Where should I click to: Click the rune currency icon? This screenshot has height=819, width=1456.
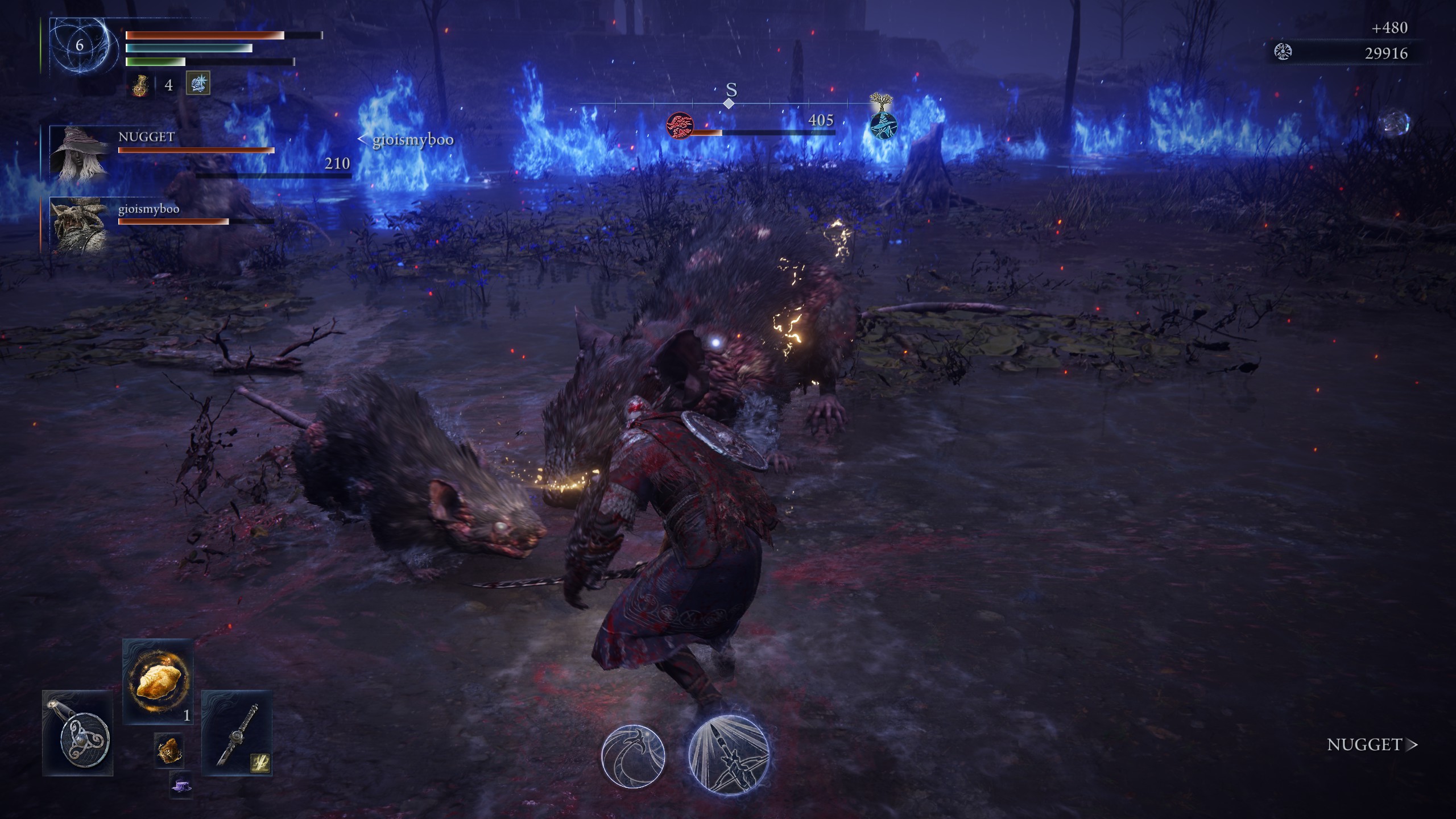click(1283, 53)
